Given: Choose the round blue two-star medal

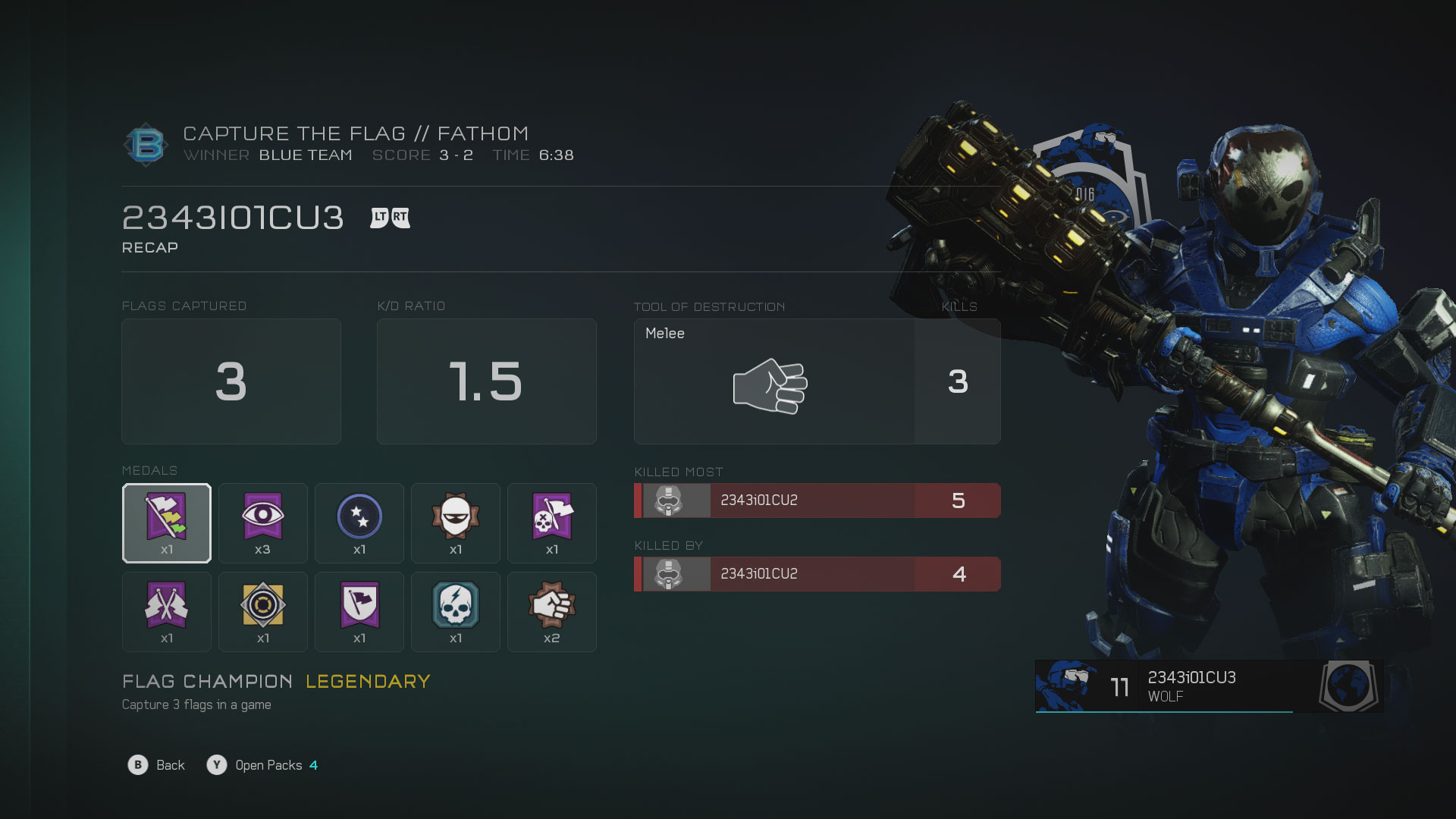Looking at the screenshot, I should tap(359, 523).
